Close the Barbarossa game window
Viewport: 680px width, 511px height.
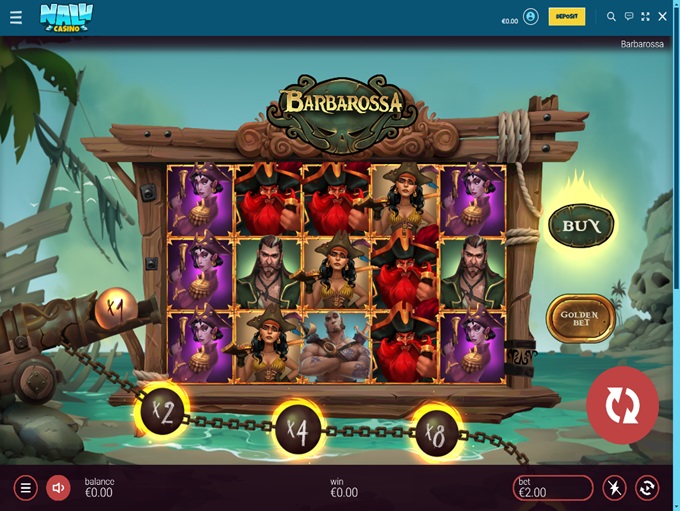pyautogui.click(x=663, y=17)
